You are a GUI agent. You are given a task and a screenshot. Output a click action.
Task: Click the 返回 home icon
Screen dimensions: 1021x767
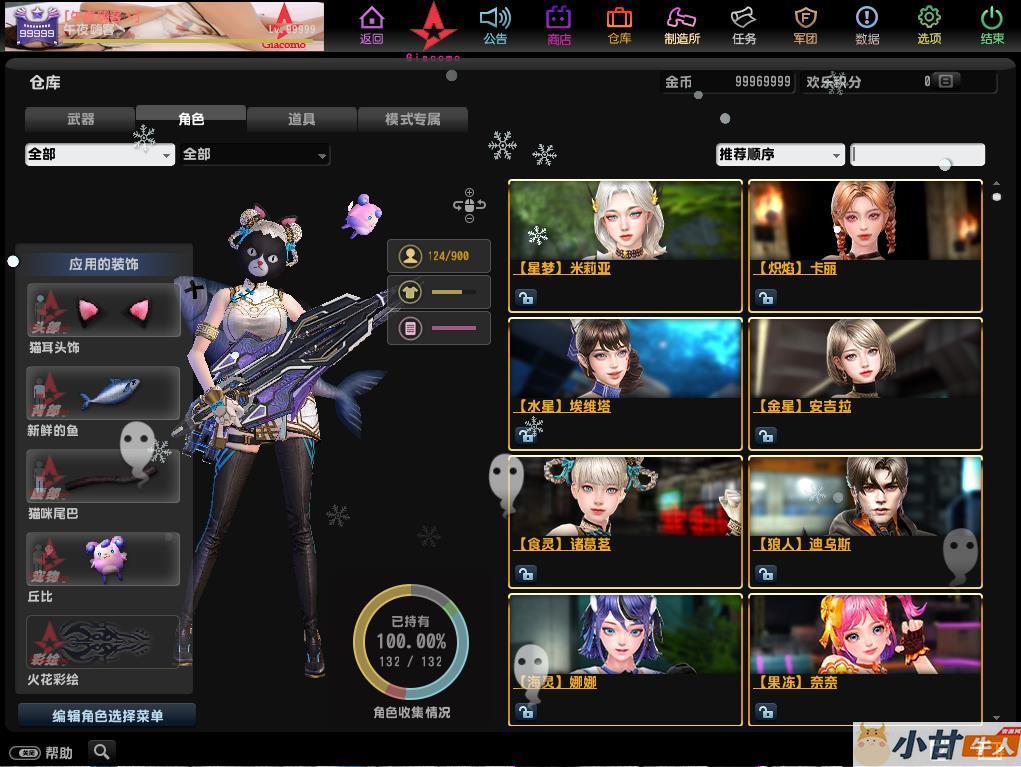pyautogui.click(x=372, y=25)
